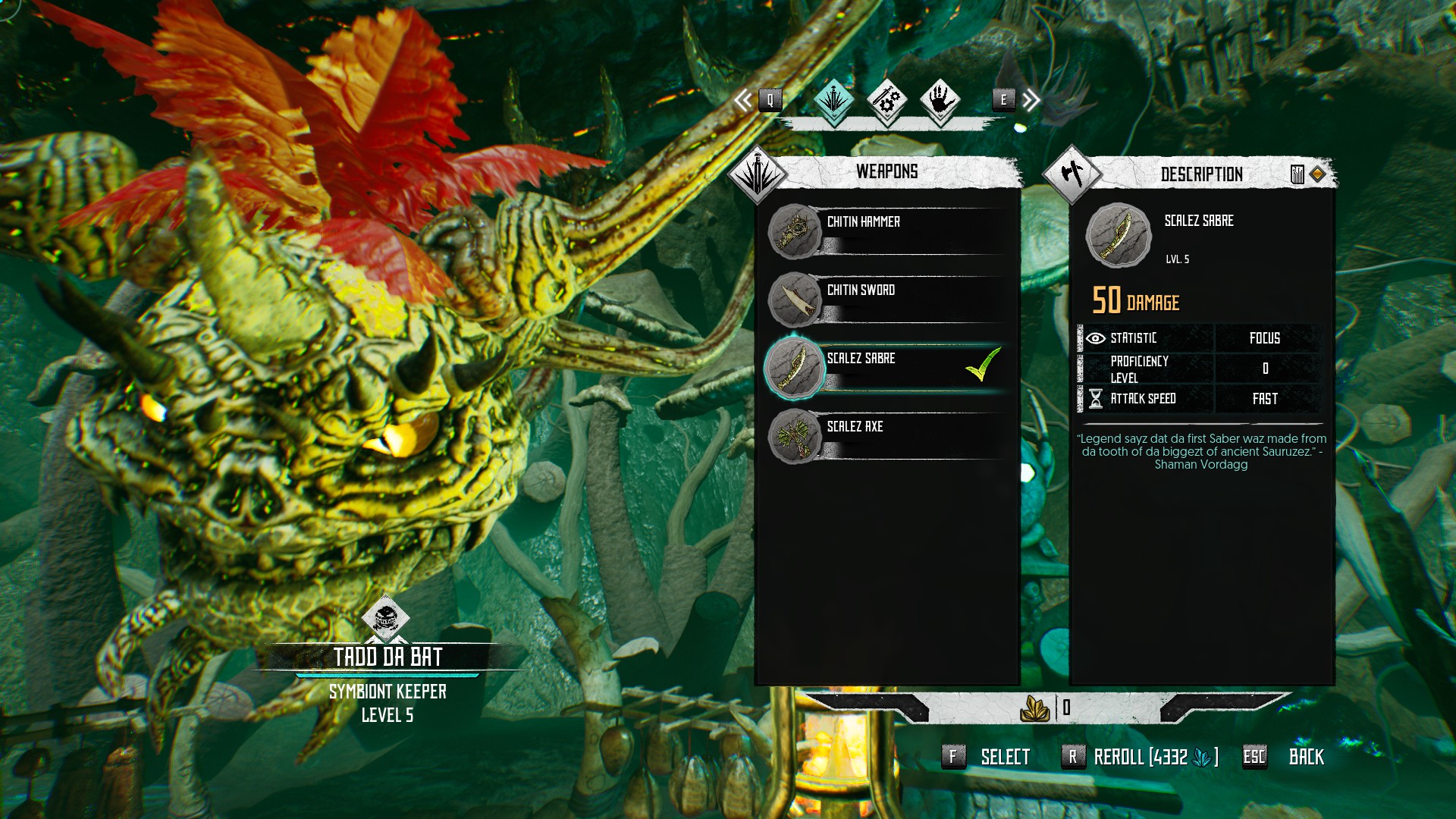Click the Select option

click(x=1003, y=757)
